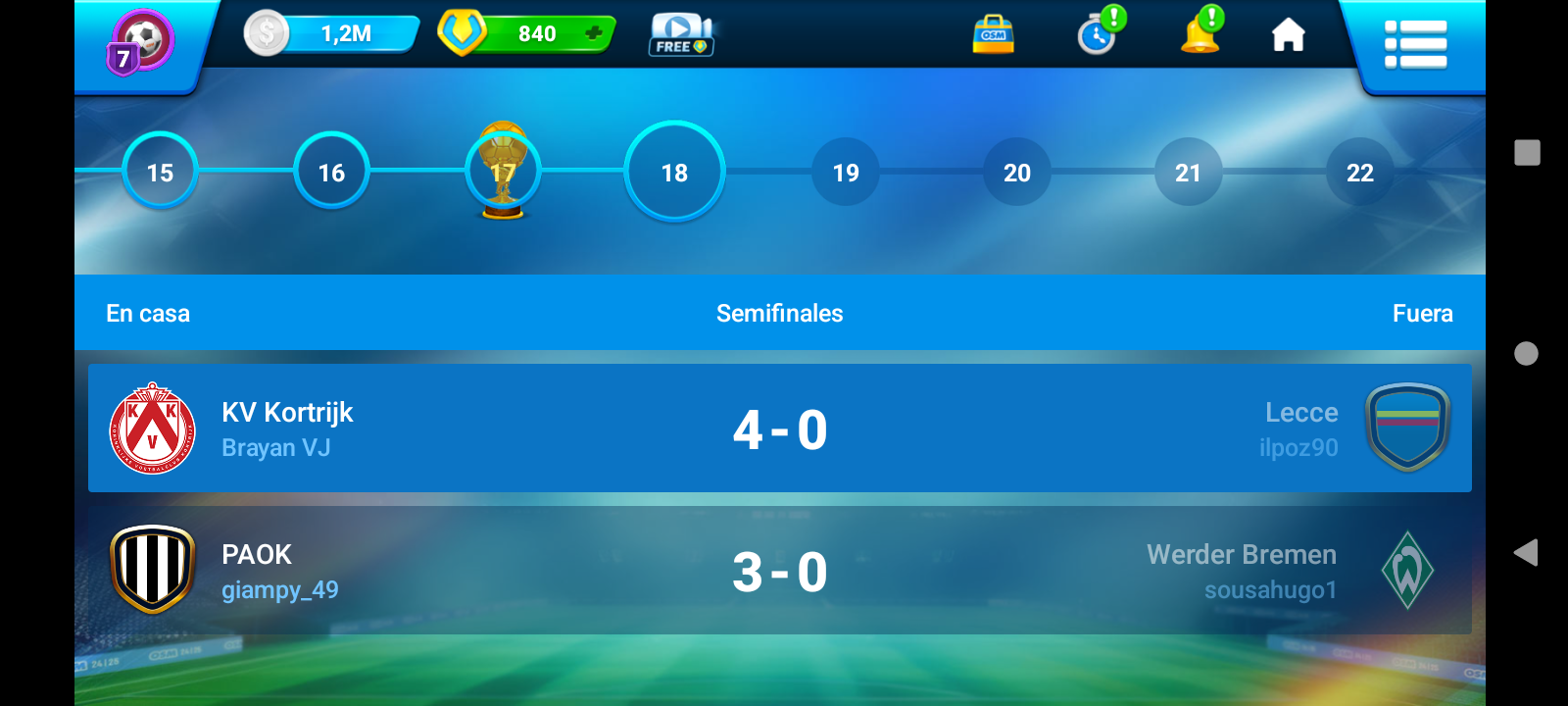Jump to matchday 16
Image resolution: width=1568 pixels, height=706 pixels.
tap(331, 173)
